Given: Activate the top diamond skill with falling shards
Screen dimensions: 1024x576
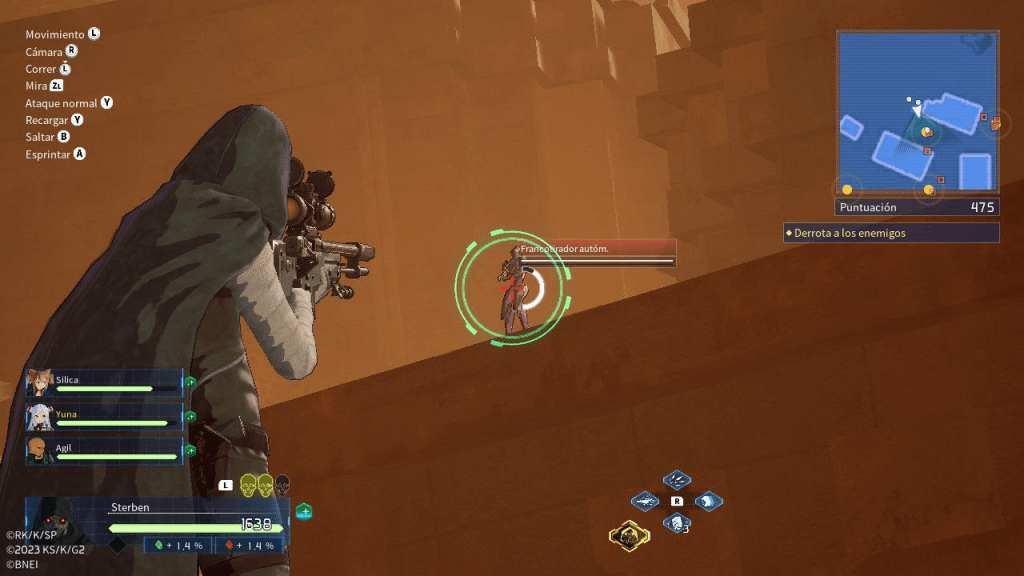Looking at the screenshot, I should coord(677,480).
